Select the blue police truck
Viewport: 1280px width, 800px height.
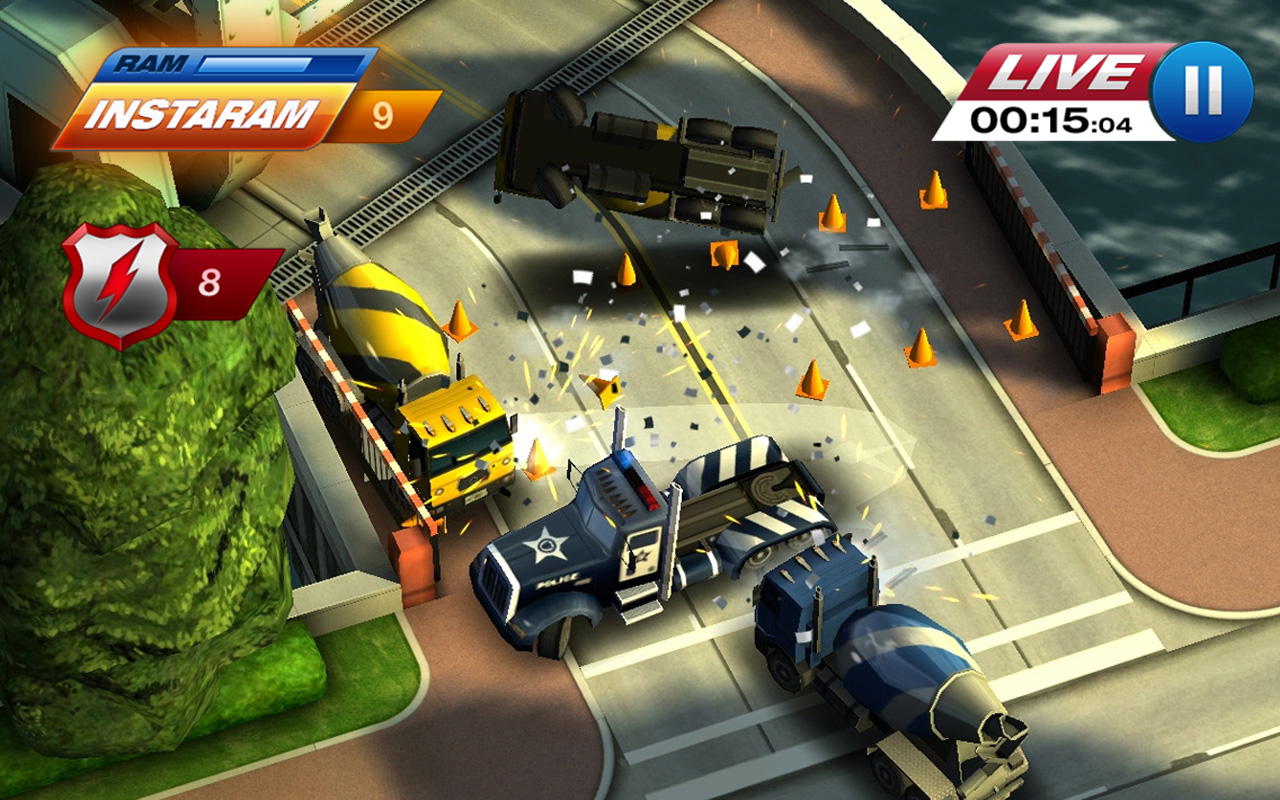coord(600,540)
